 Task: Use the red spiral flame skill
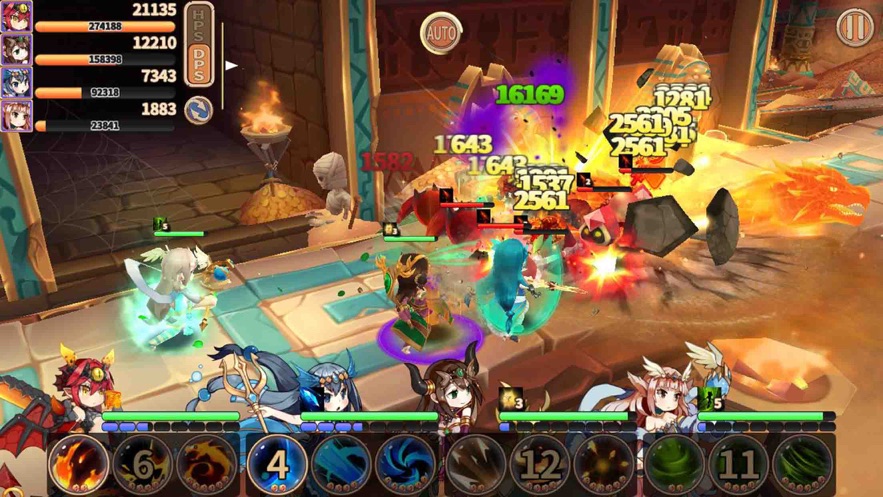(x=206, y=464)
